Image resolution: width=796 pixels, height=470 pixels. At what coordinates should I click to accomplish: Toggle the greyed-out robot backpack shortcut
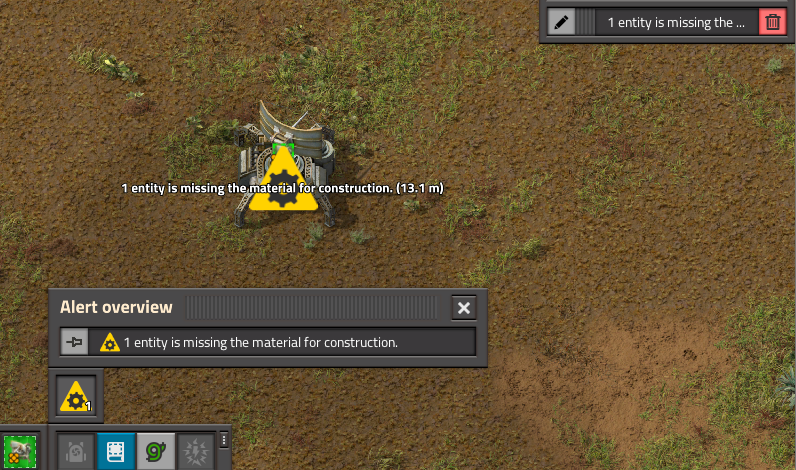point(75,452)
